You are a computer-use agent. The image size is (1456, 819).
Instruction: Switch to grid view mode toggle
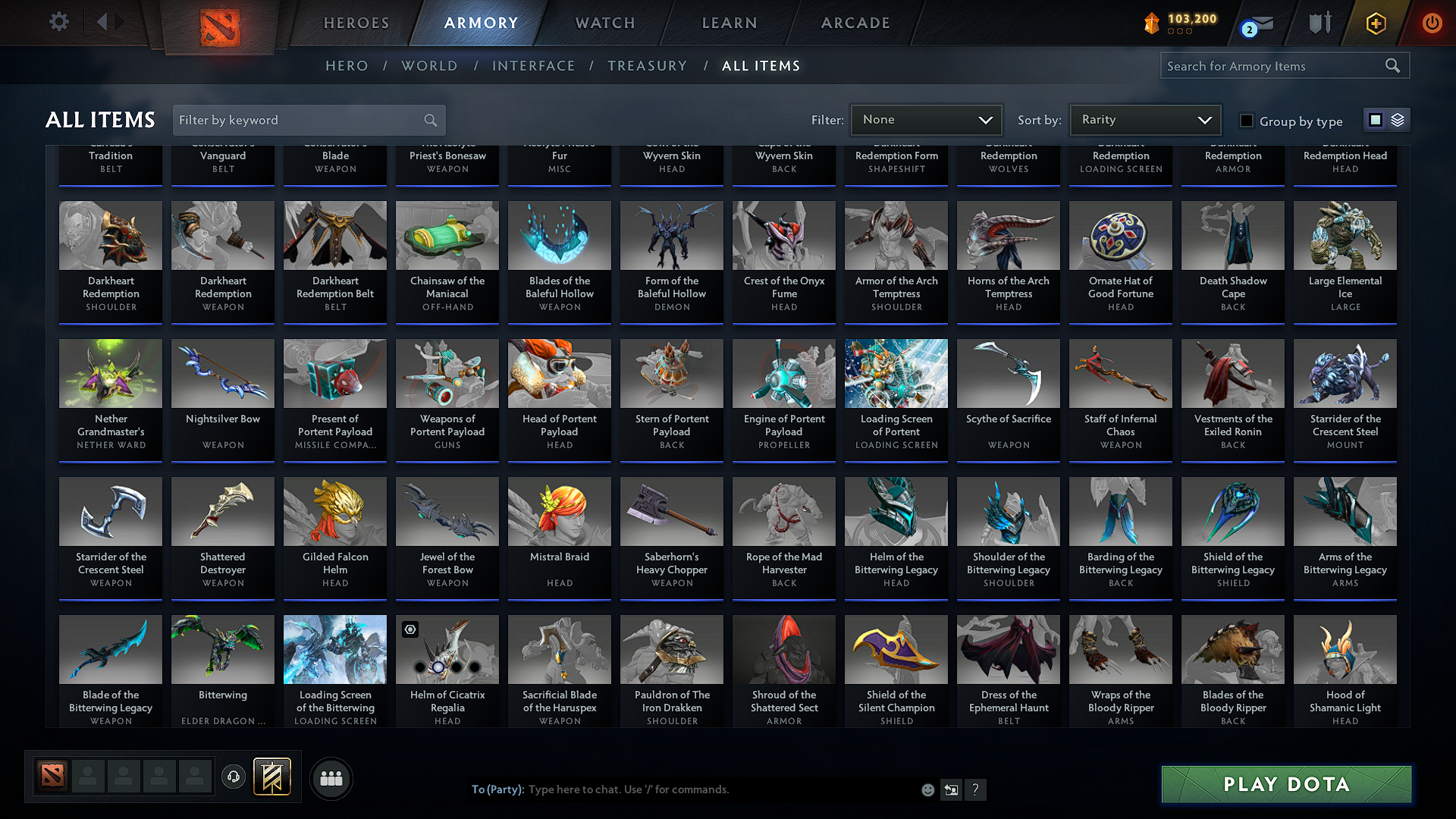(x=1374, y=119)
